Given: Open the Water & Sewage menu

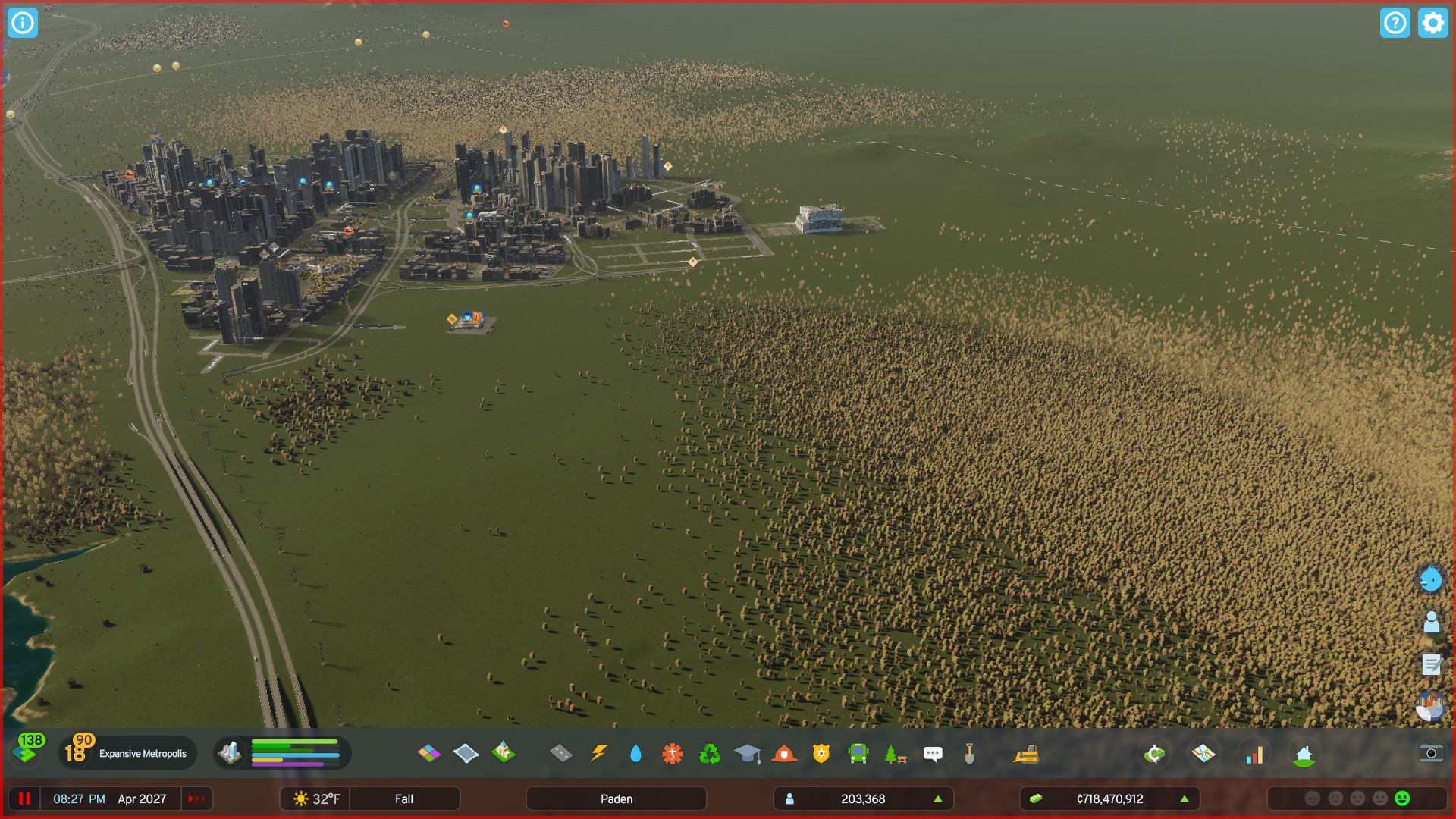Looking at the screenshot, I should (x=635, y=754).
